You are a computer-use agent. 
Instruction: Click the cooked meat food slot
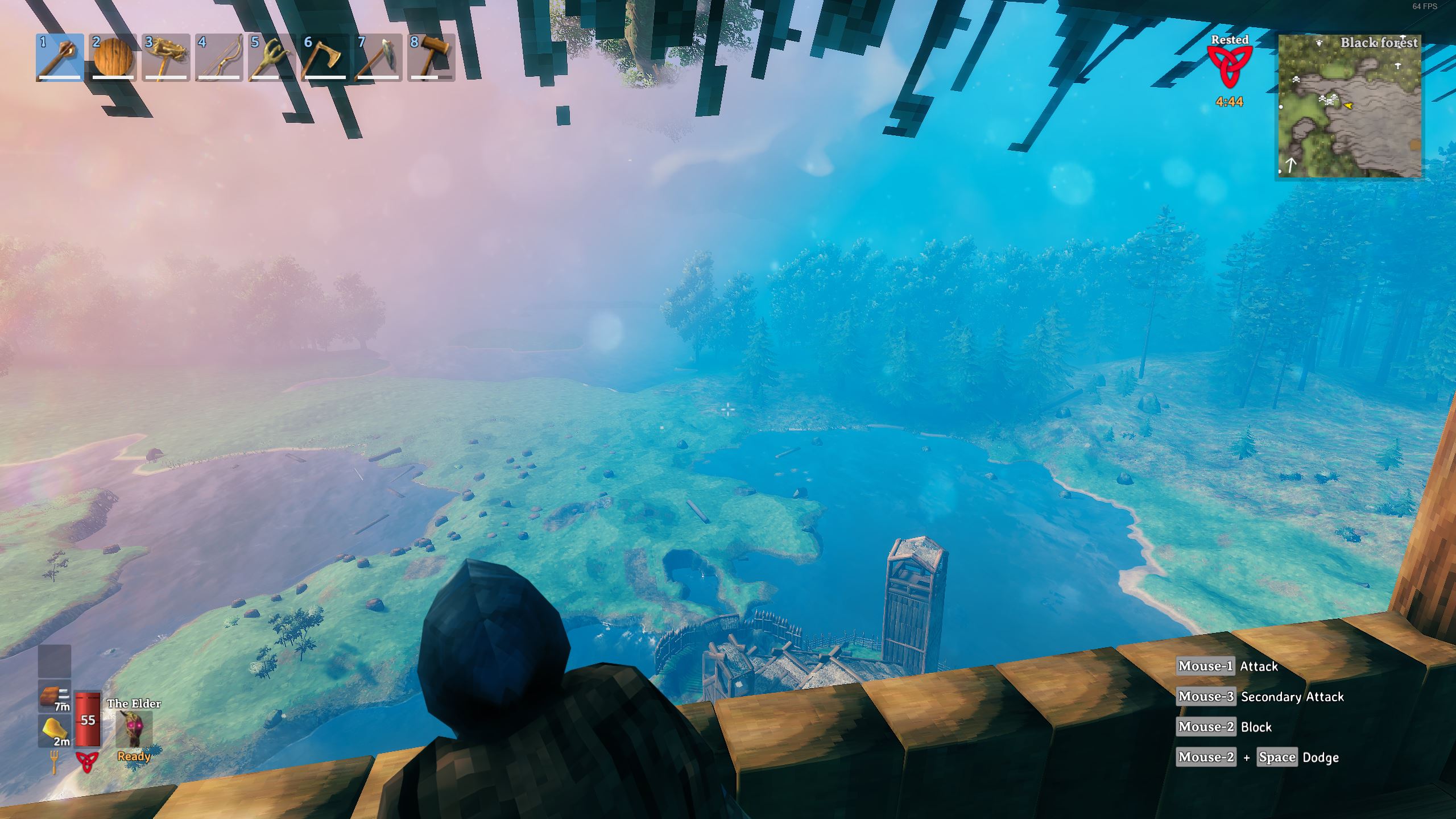pos(55,696)
